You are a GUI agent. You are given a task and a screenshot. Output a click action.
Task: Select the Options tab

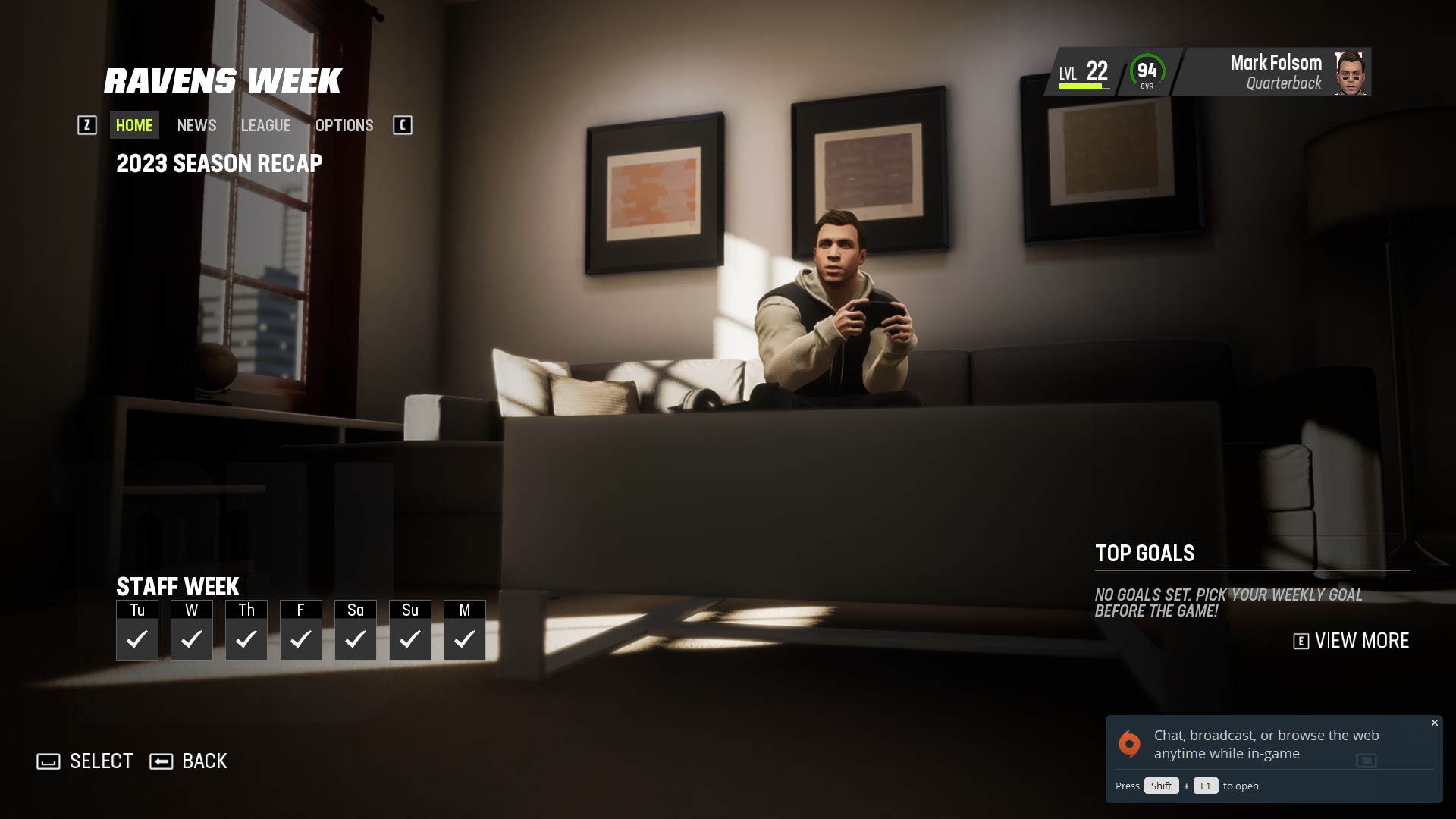[x=344, y=125]
